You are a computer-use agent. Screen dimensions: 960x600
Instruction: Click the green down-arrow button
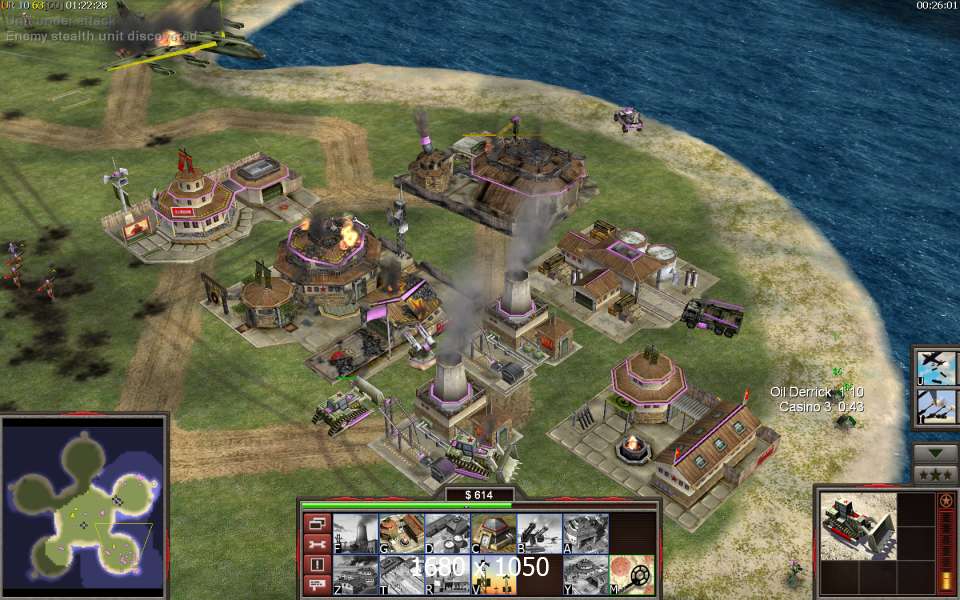click(936, 452)
